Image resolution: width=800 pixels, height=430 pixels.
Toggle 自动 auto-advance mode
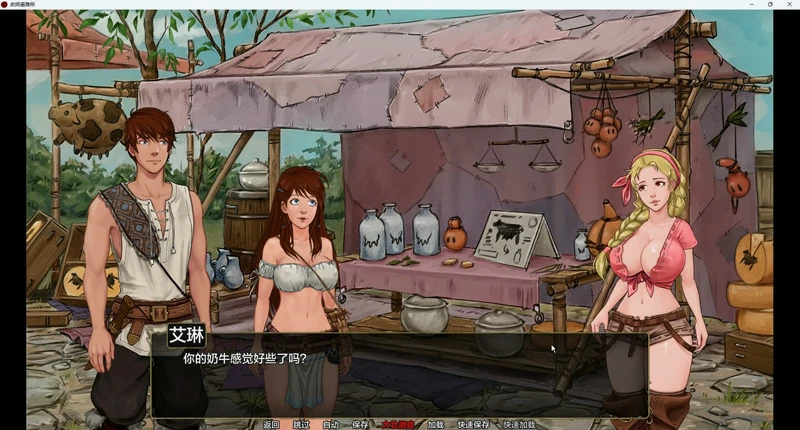click(331, 424)
